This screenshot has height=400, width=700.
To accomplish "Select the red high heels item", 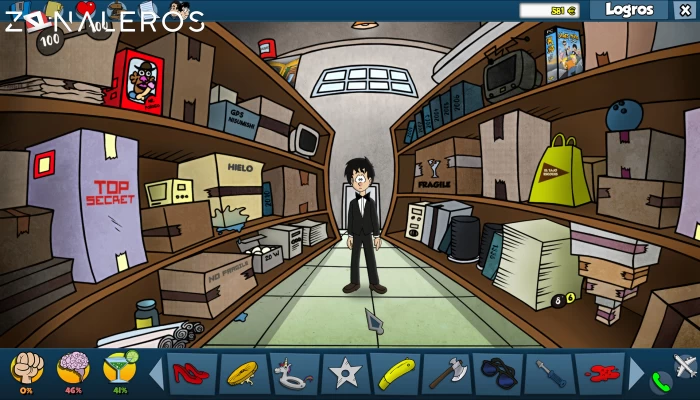I will point(192,373).
